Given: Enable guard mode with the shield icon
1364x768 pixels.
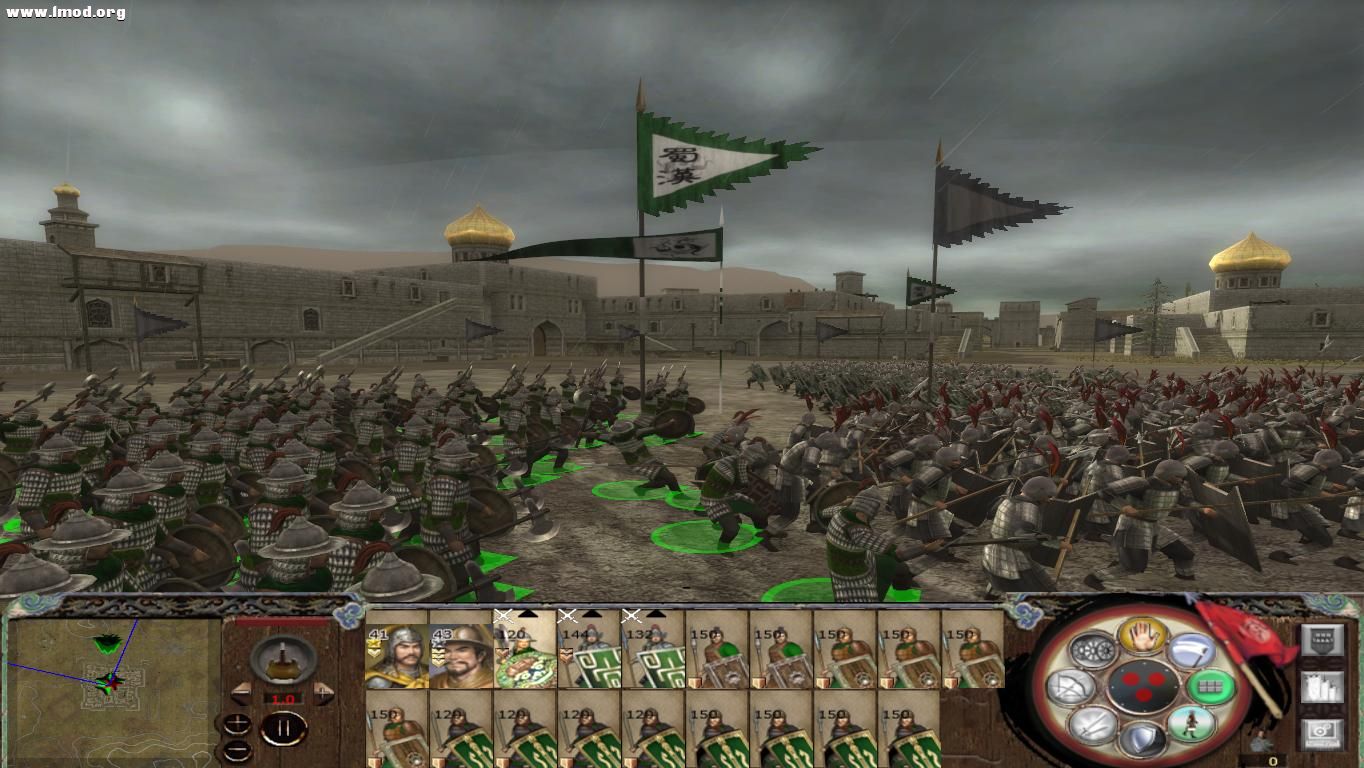Looking at the screenshot, I should point(1144,740).
